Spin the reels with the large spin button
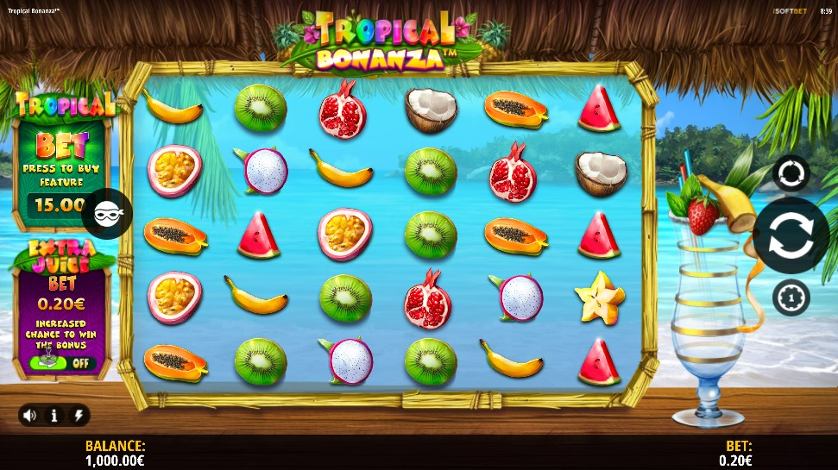Image resolution: width=838 pixels, height=470 pixels. 790,236
